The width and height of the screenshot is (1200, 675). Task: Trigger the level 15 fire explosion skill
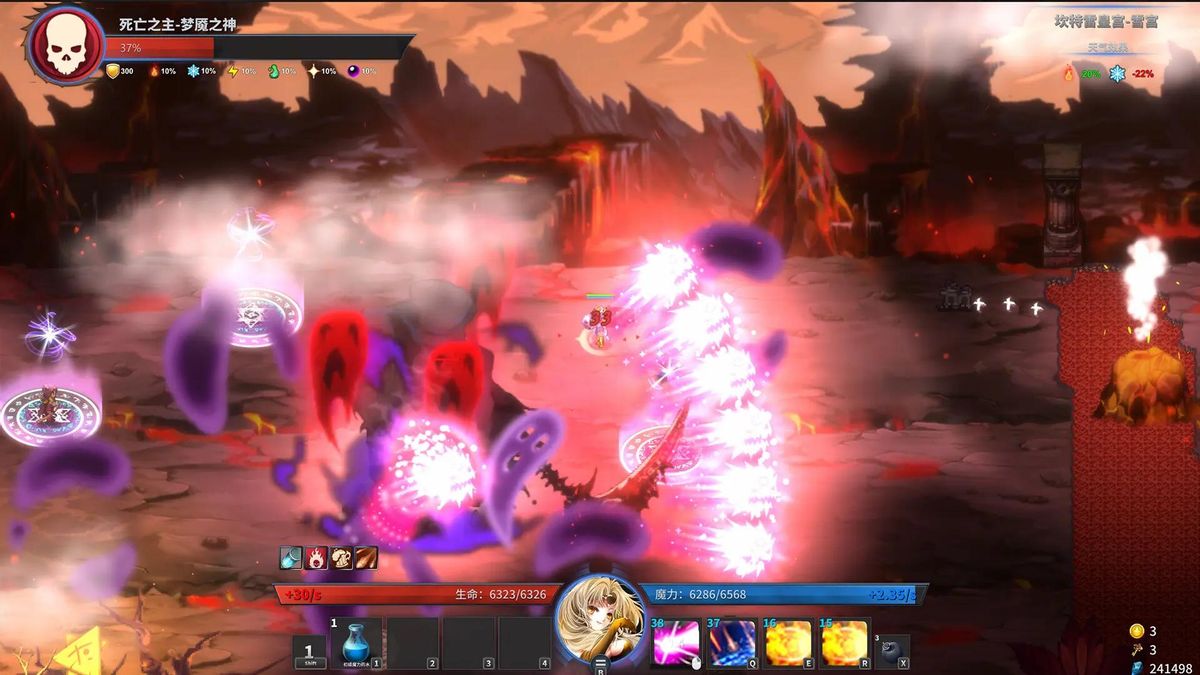(844, 643)
